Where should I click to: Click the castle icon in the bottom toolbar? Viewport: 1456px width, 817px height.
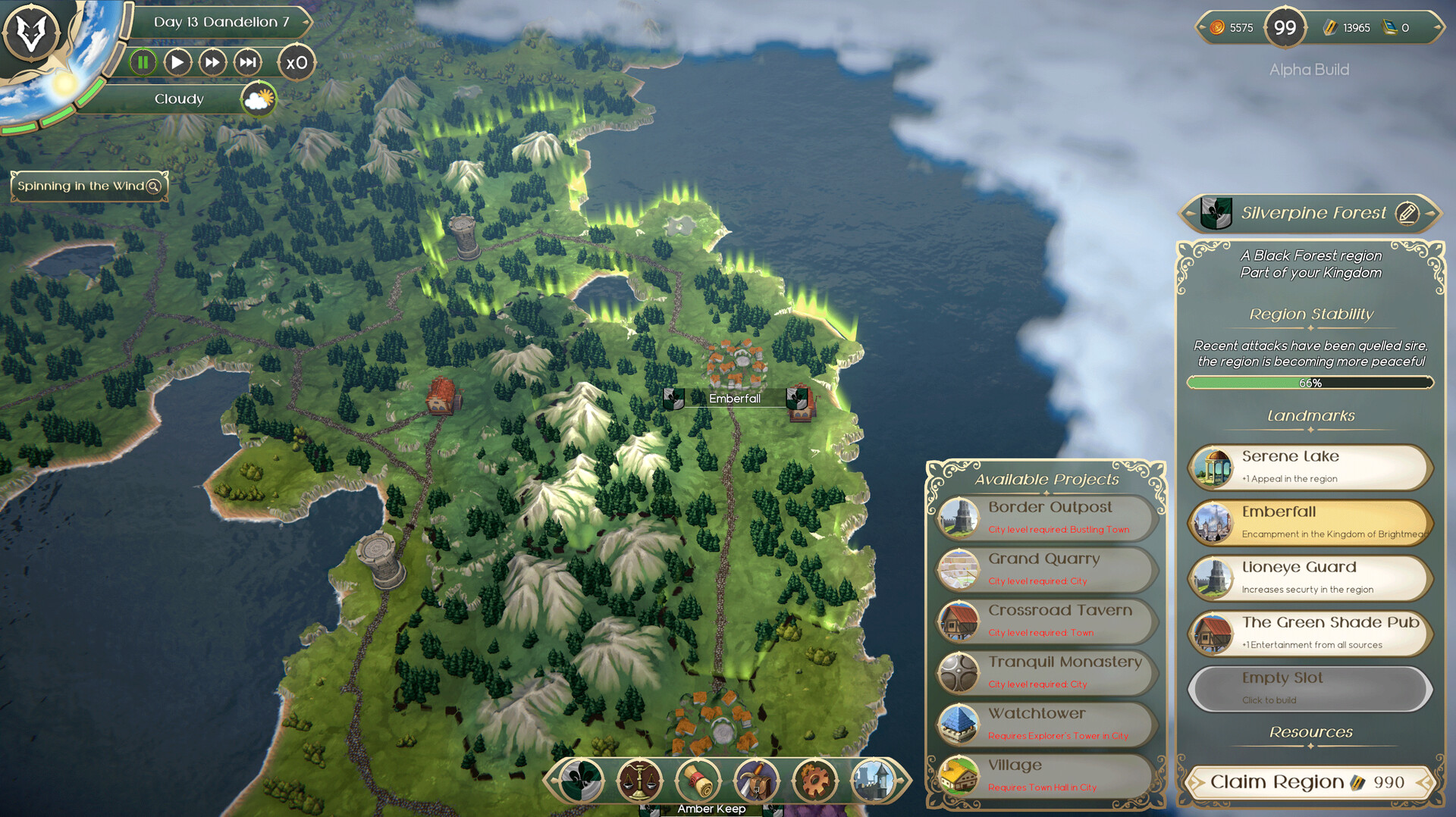pos(874,781)
